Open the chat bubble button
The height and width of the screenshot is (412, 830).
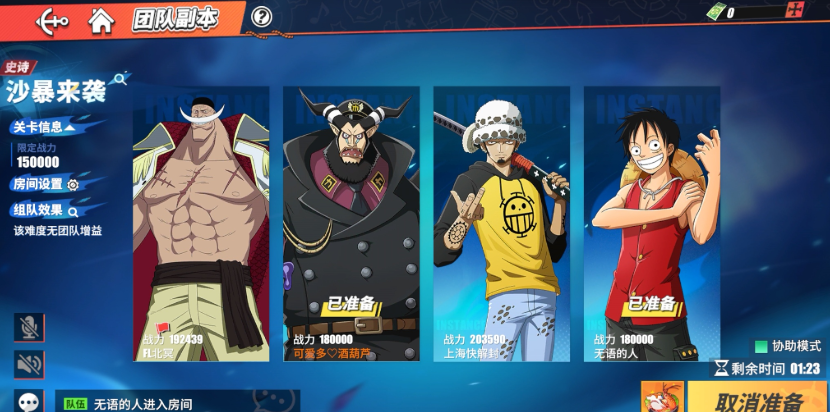click(x=30, y=401)
